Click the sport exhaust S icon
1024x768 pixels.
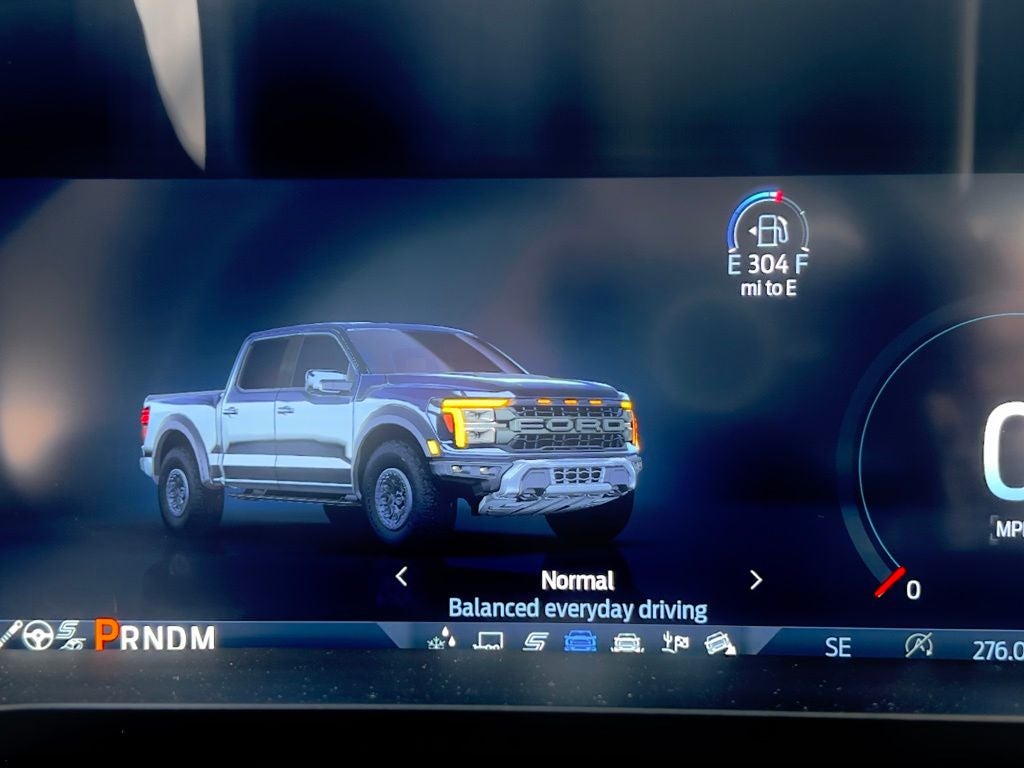point(70,634)
